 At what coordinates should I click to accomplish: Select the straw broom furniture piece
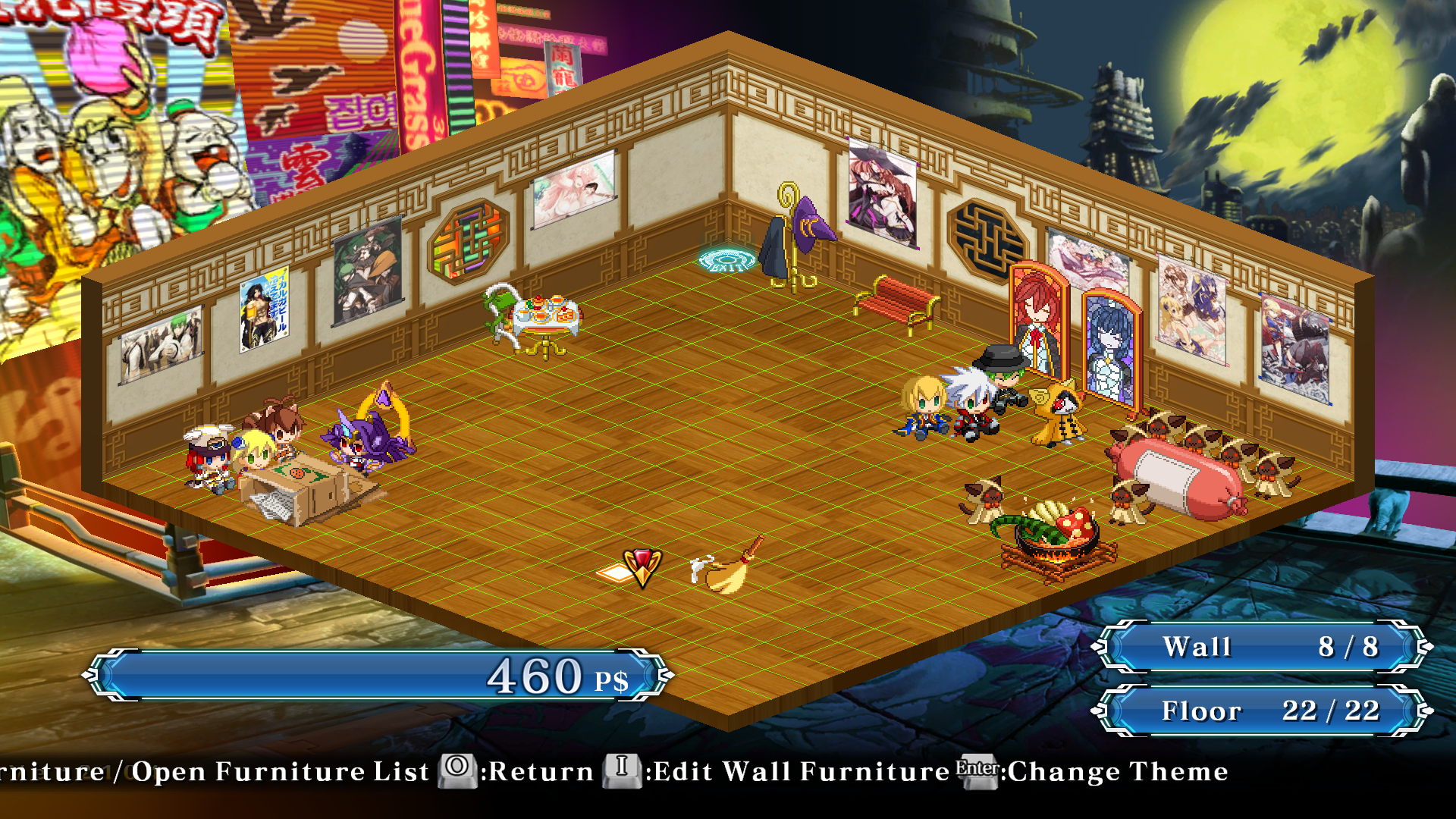(726, 570)
